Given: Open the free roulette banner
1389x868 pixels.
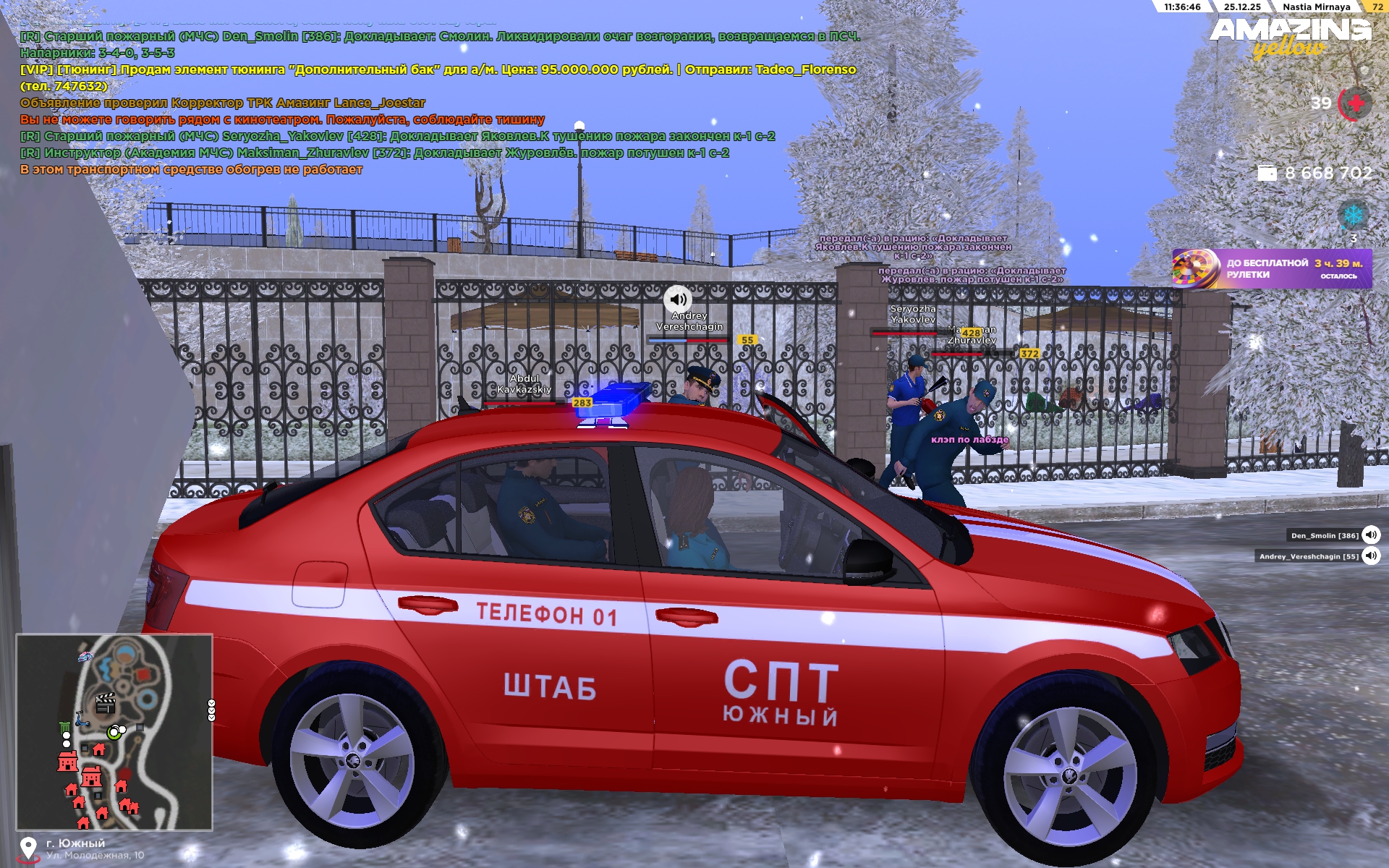Looking at the screenshot, I should coord(1271,269).
